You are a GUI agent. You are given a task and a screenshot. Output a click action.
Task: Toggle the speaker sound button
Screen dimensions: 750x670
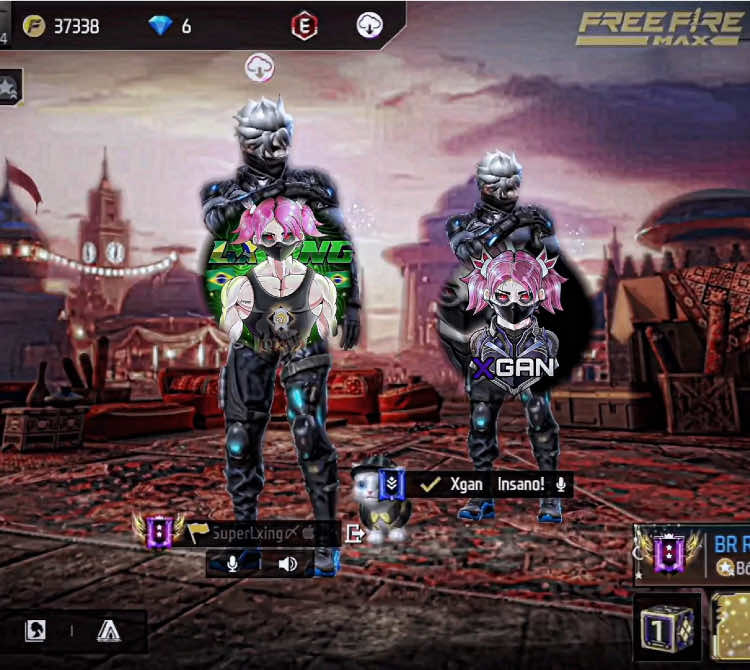(288, 564)
